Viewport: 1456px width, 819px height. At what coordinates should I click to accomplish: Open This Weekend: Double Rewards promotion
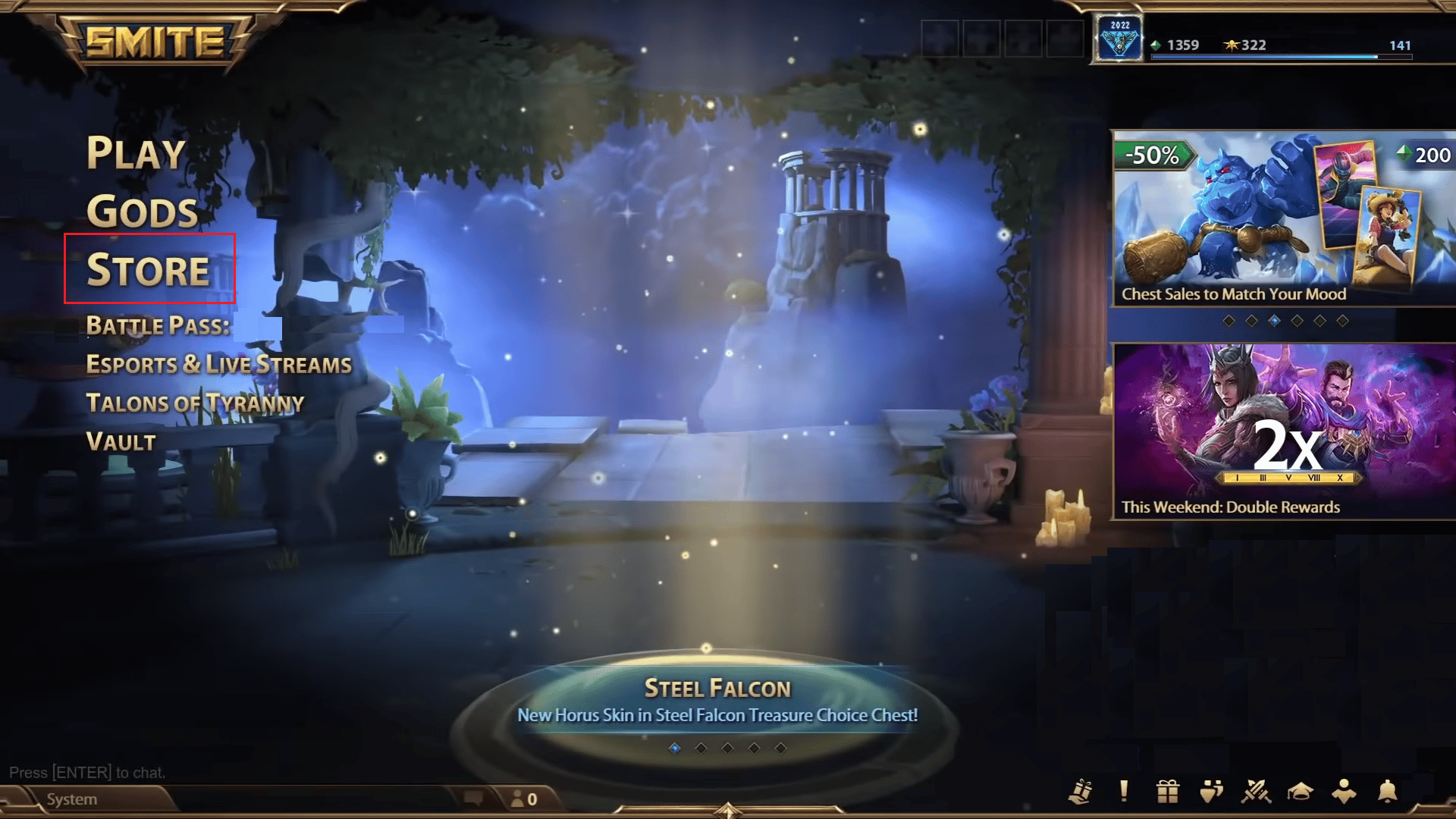click(1280, 428)
